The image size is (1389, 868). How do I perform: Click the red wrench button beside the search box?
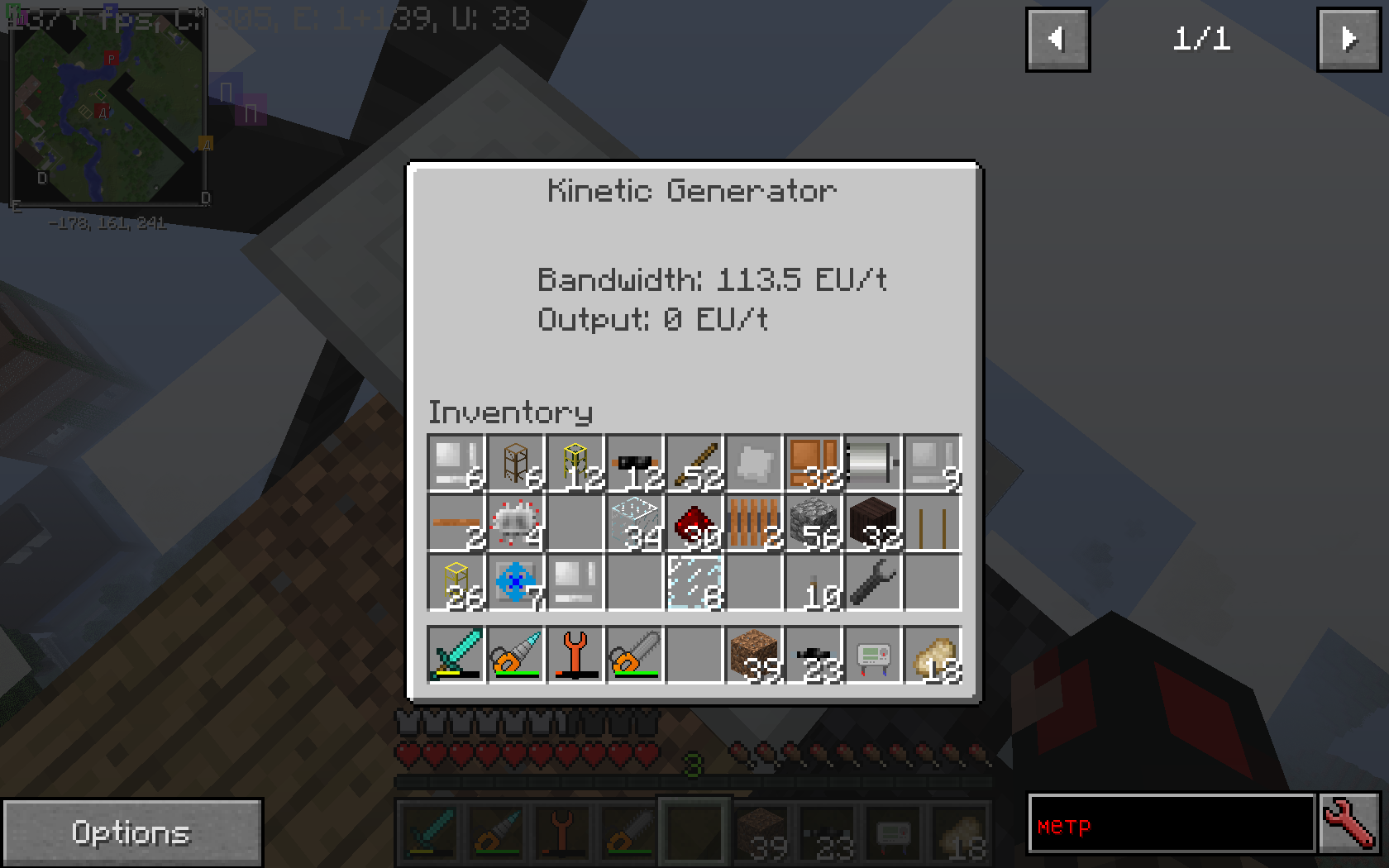[x=1349, y=824]
